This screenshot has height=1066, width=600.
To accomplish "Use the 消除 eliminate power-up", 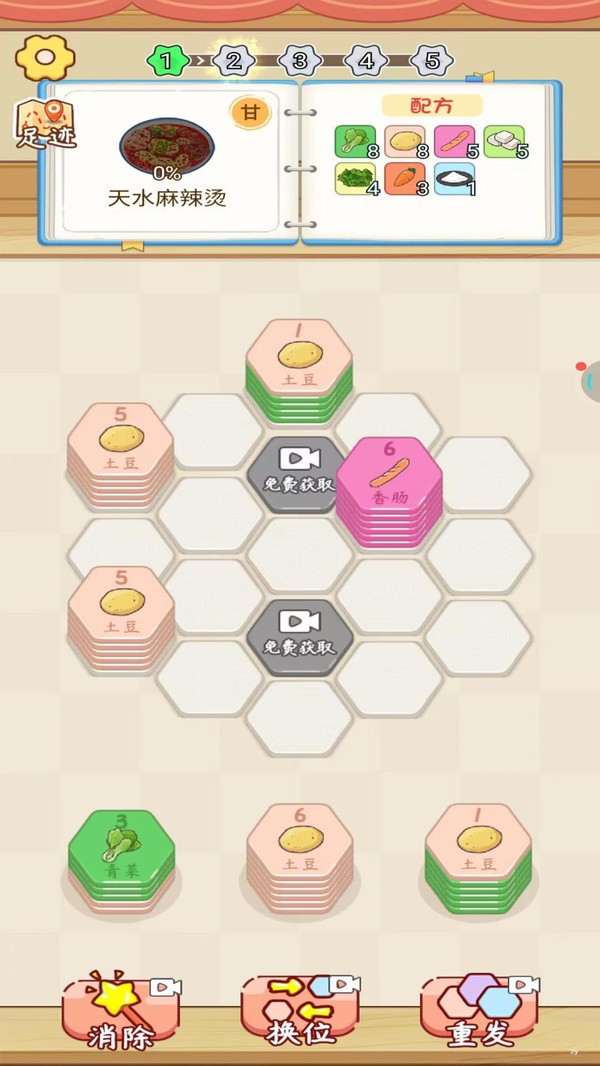I will 119,1012.
